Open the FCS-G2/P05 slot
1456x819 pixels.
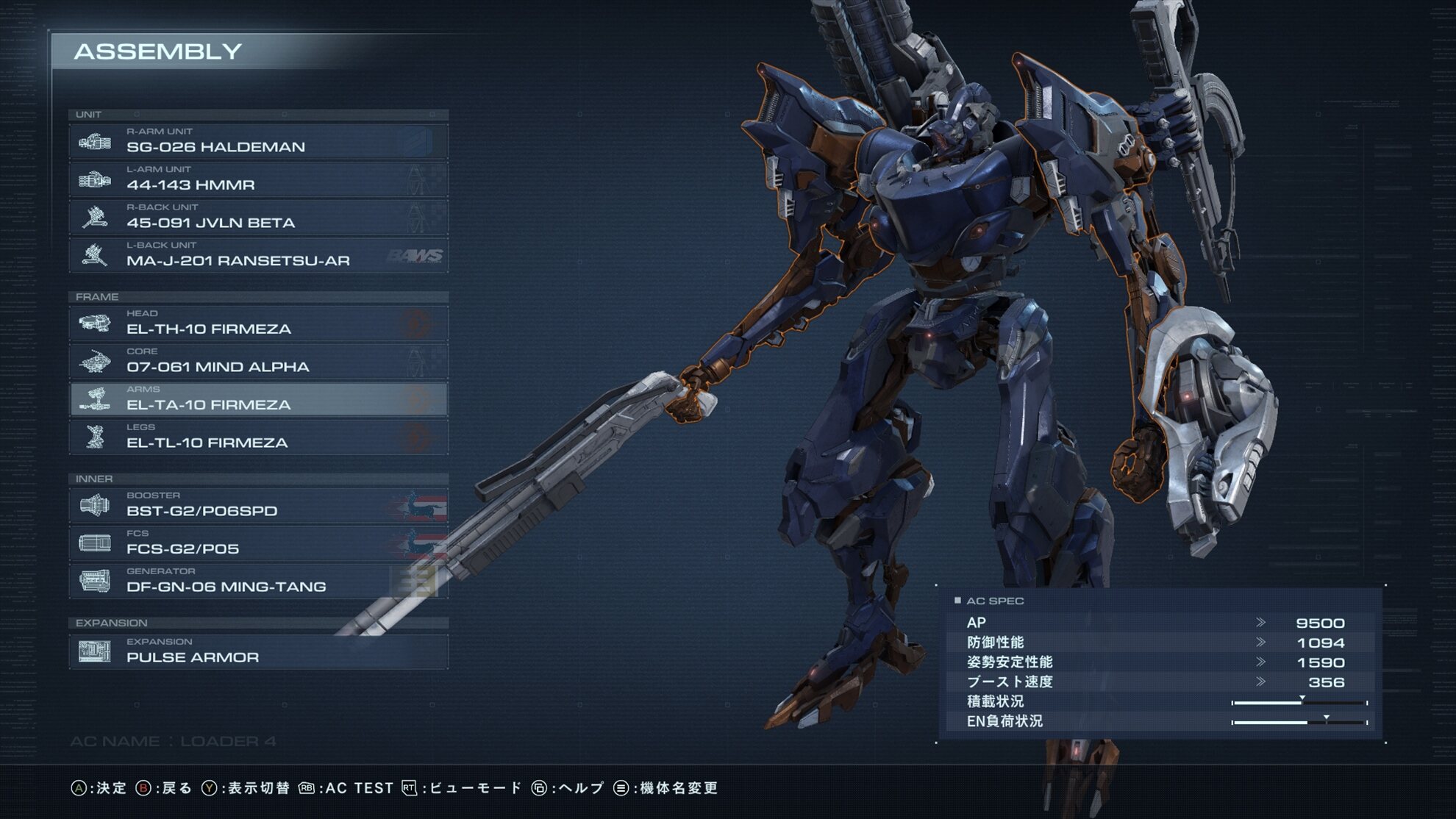point(258,543)
